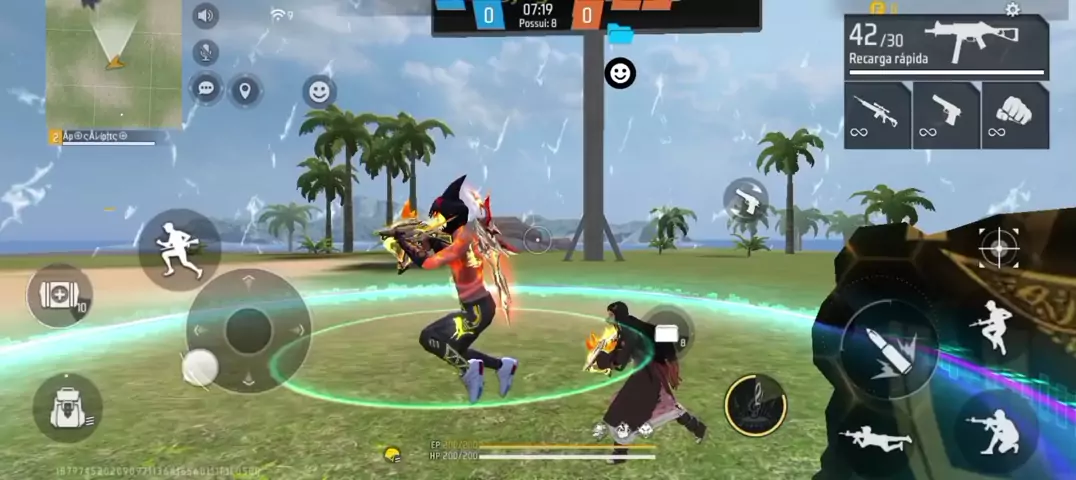This screenshot has height=480, width=1076.
Task: Switch to the pistol weapon slot
Action: tap(946, 115)
